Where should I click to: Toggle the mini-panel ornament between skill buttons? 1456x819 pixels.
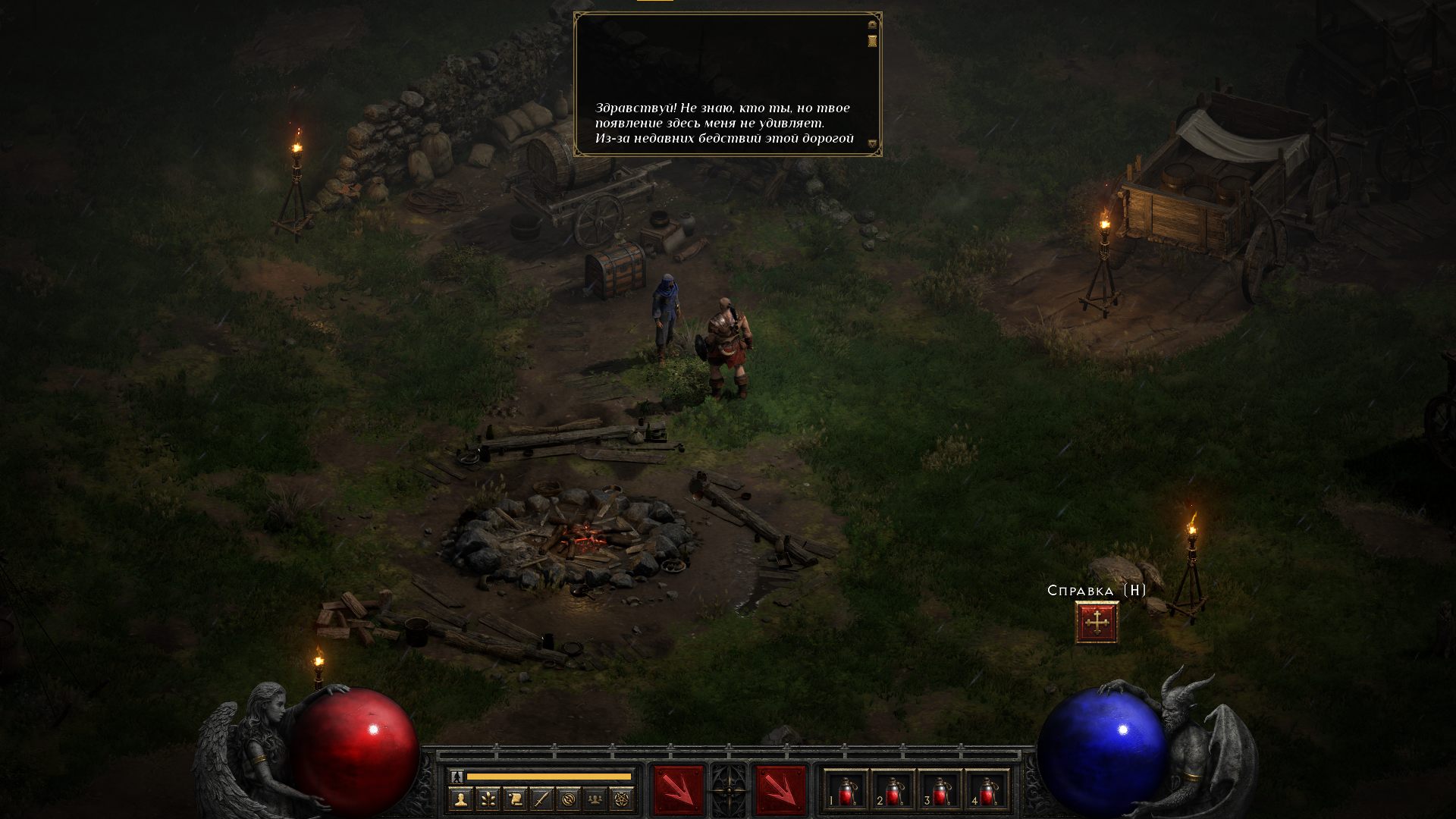(729, 790)
